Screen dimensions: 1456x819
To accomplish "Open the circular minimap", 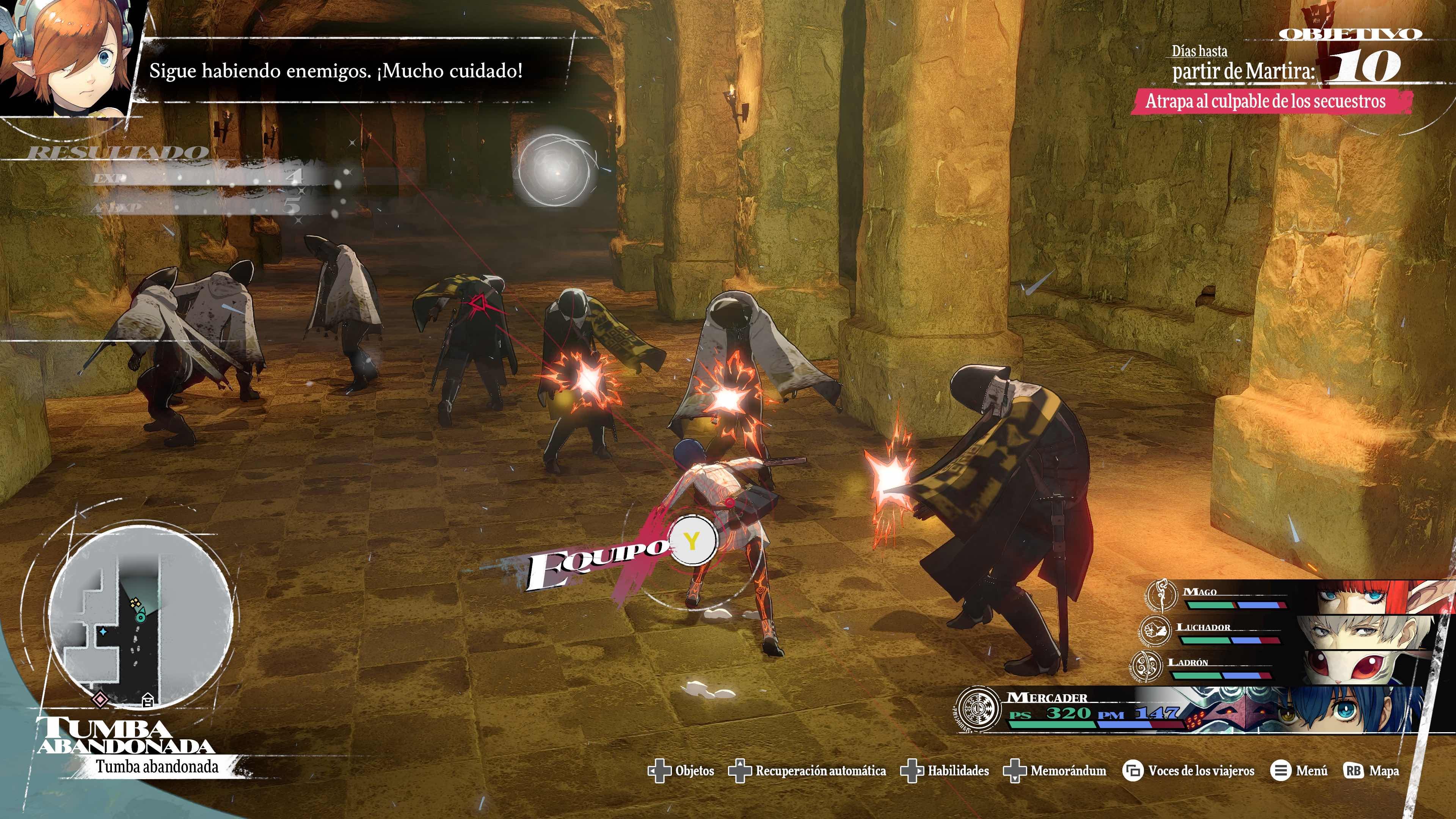I will [140, 616].
